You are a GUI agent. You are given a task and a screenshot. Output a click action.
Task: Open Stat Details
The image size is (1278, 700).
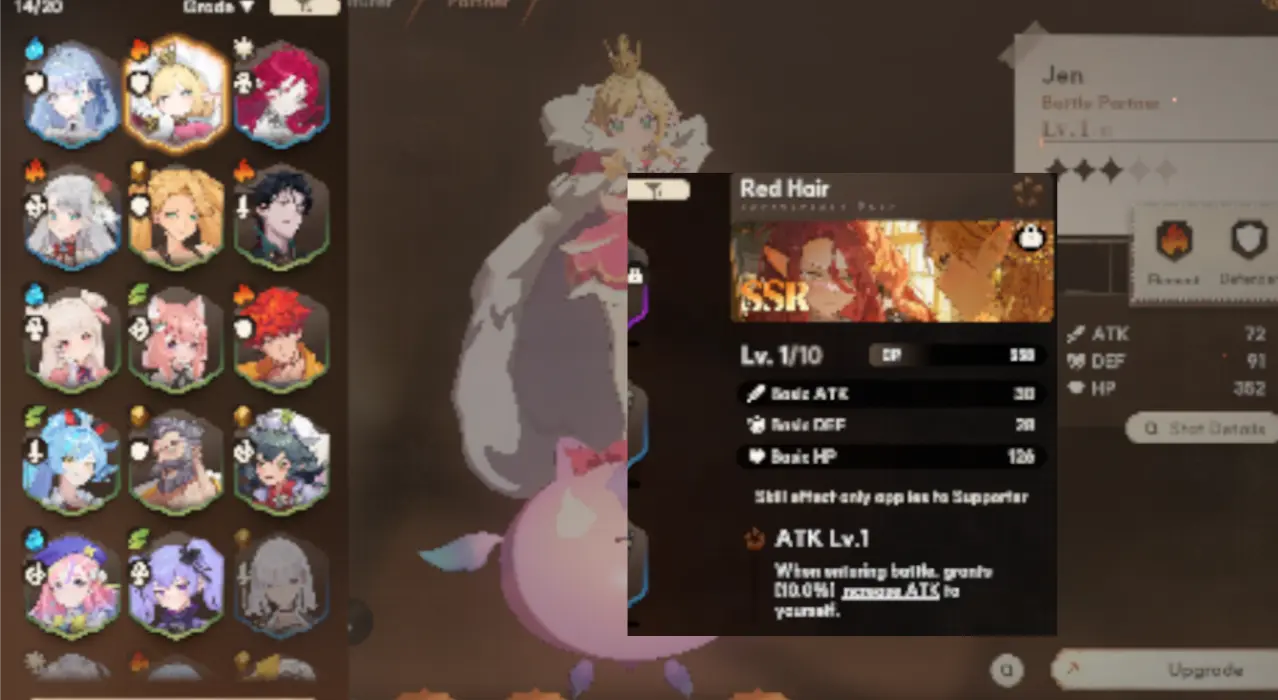point(1203,428)
